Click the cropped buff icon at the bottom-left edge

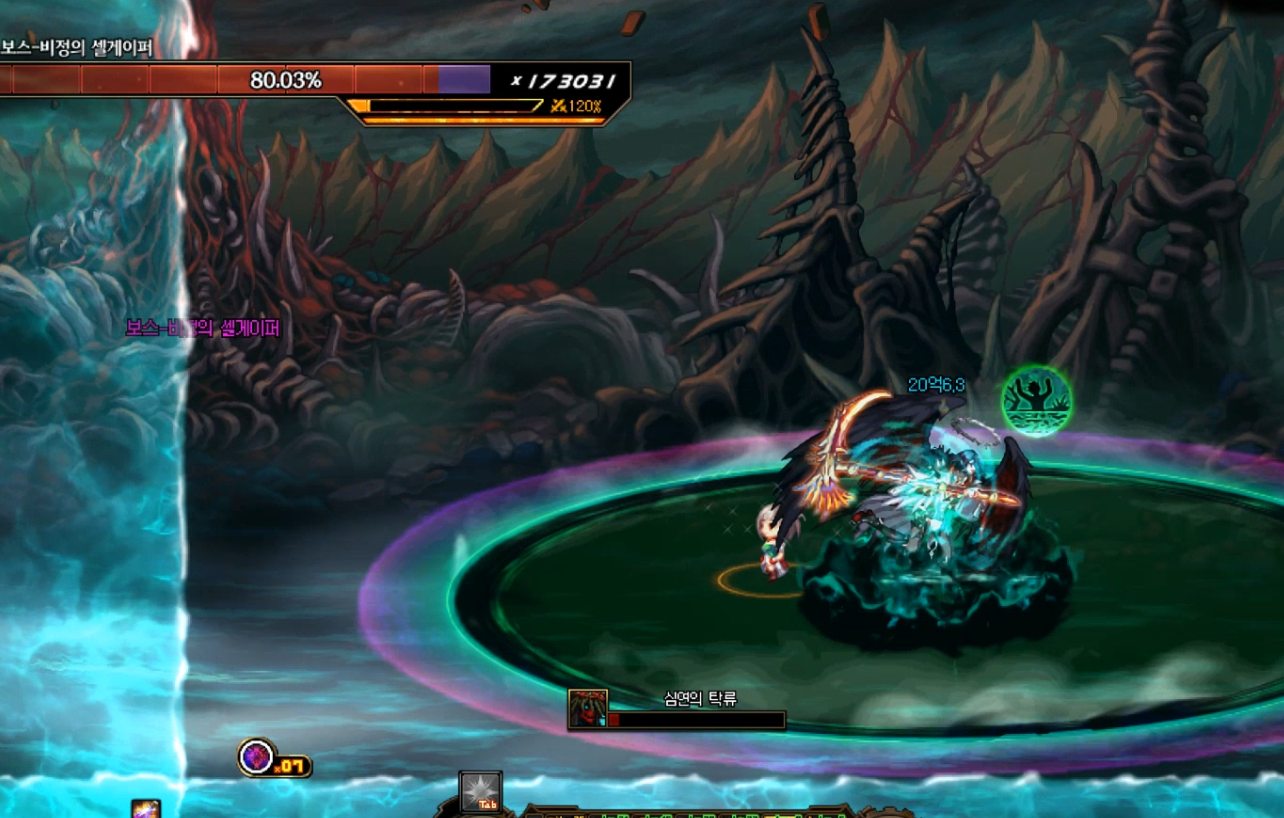(145, 809)
